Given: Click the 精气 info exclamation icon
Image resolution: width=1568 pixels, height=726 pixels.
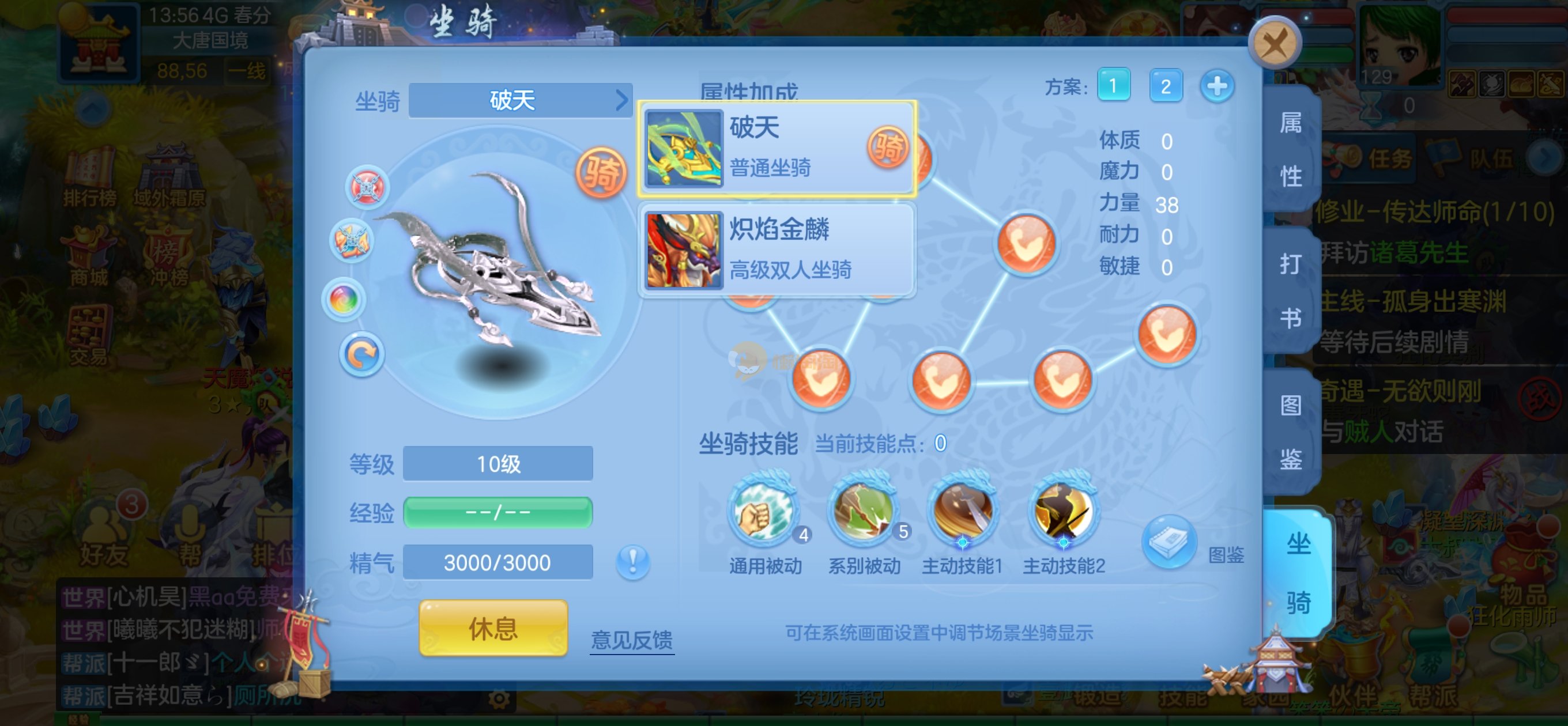Looking at the screenshot, I should tap(632, 561).
